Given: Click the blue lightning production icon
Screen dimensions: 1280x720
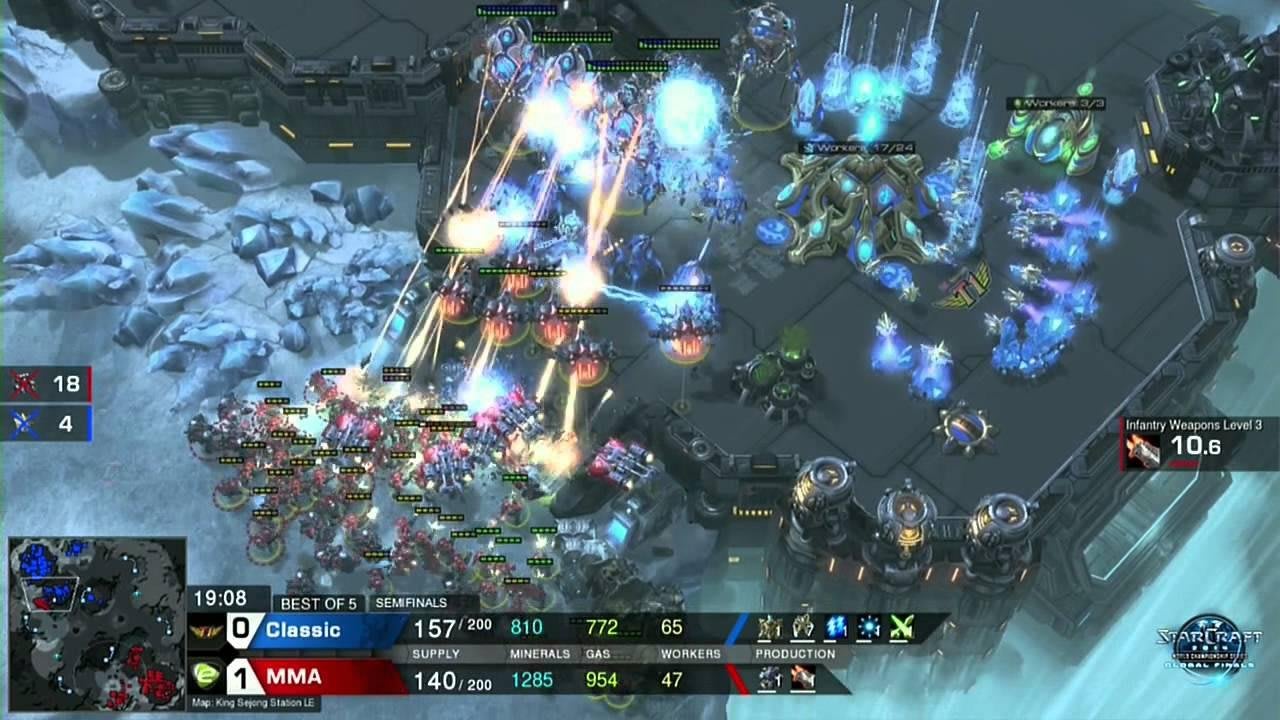Looking at the screenshot, I should point(835,628).
